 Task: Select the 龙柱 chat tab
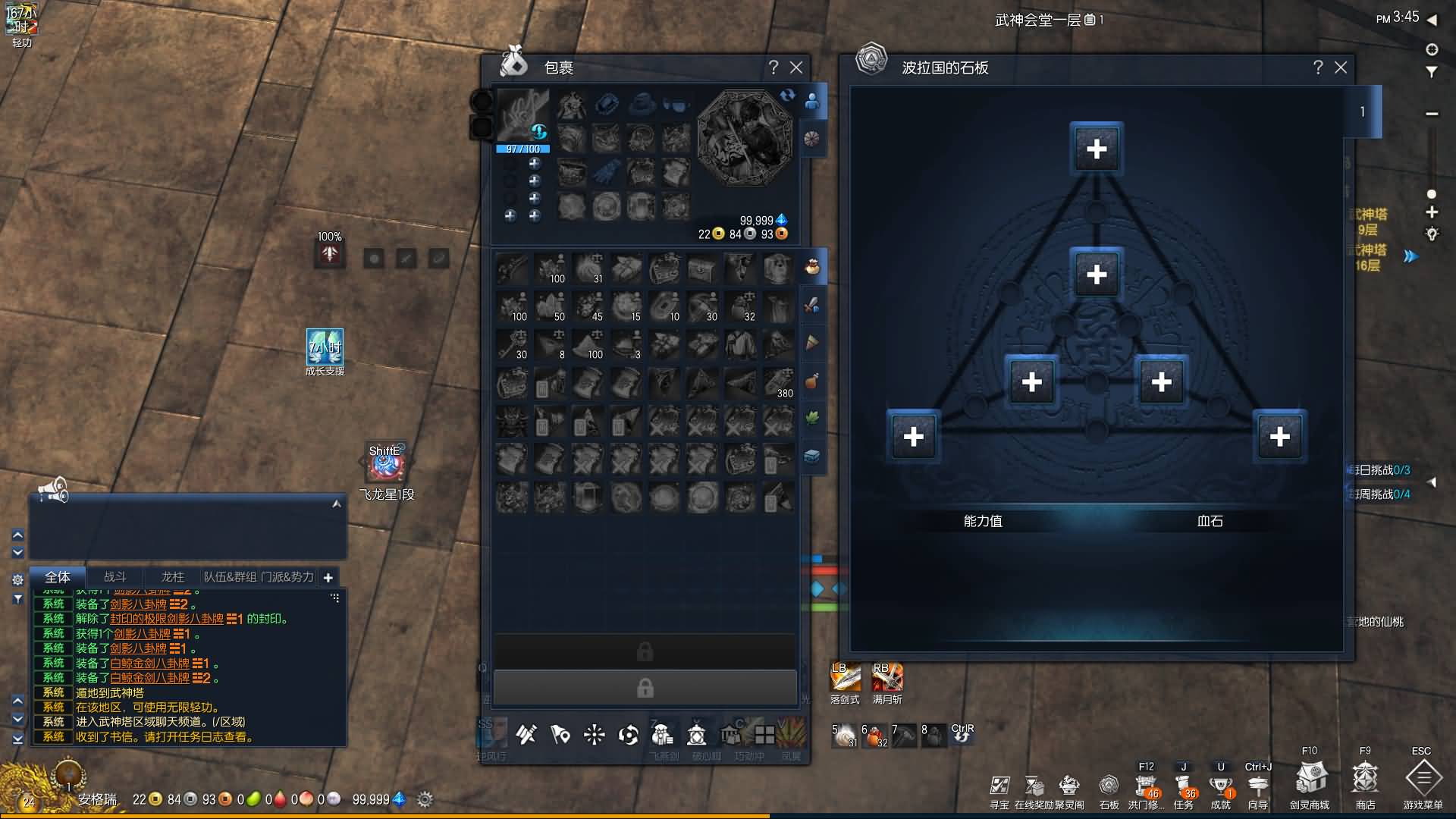[x=172, y=577]
